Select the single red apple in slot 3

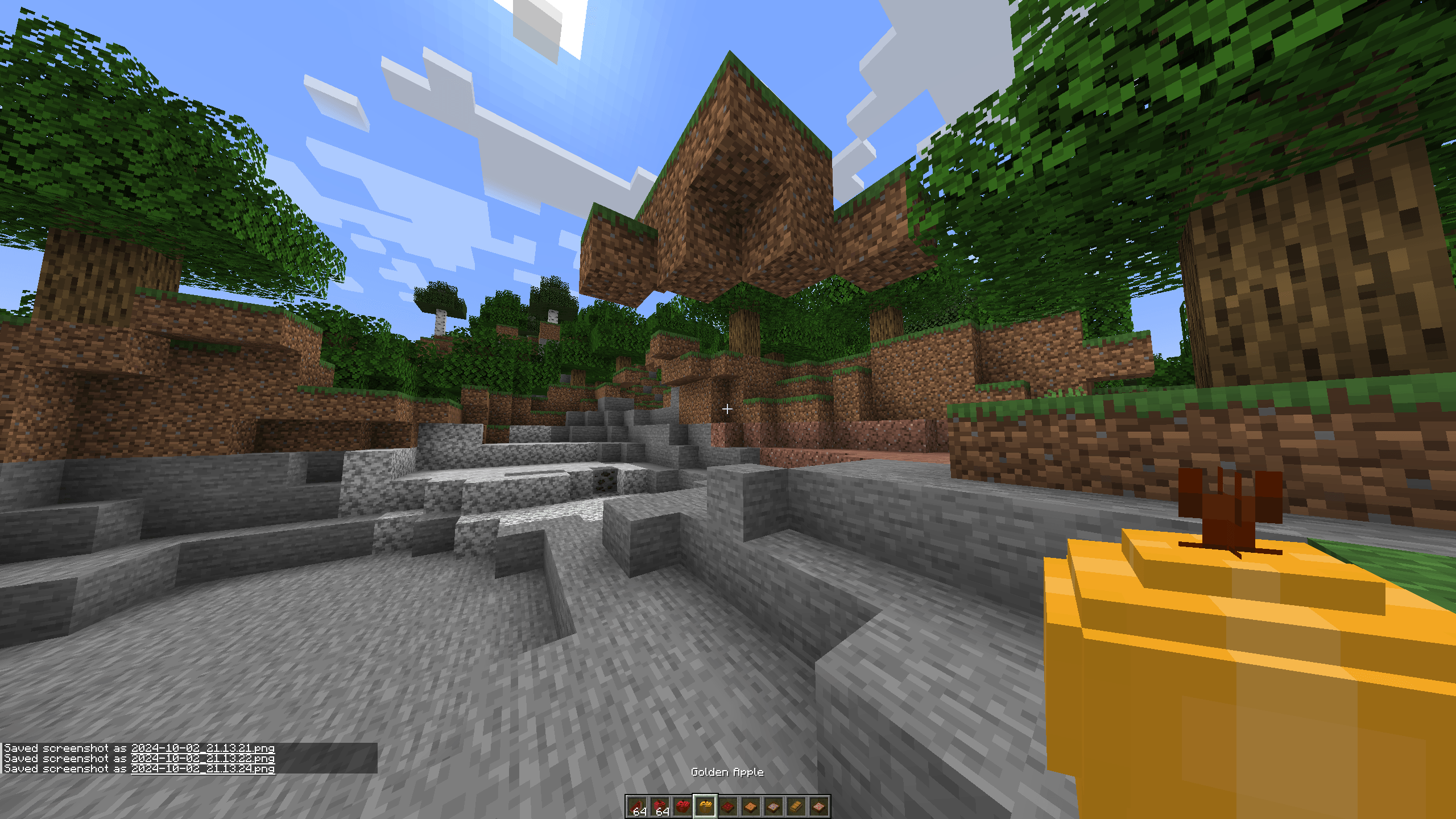(684, 806)
